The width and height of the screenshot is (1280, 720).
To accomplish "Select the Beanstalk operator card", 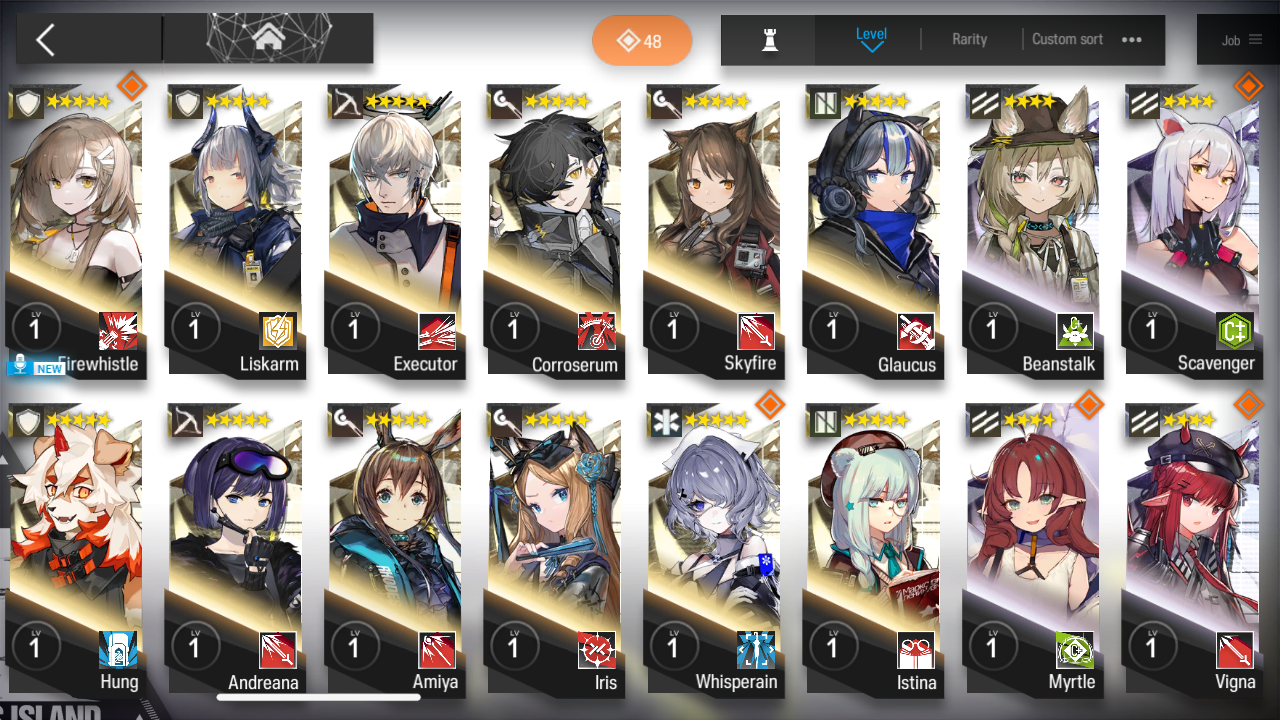I will click(1032, 230).
